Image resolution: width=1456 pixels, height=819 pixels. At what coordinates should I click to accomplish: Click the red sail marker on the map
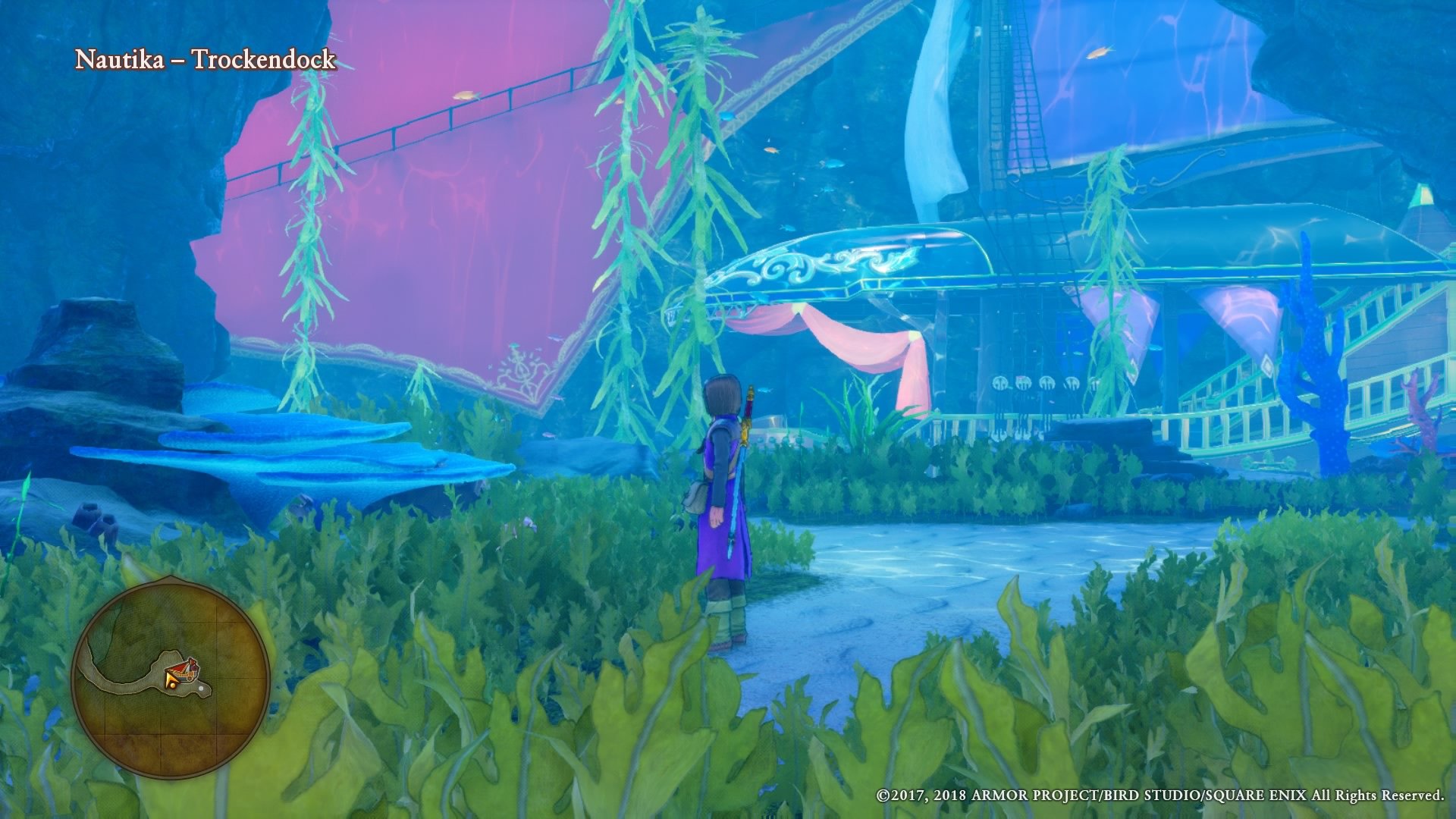[x=180, y=667]
